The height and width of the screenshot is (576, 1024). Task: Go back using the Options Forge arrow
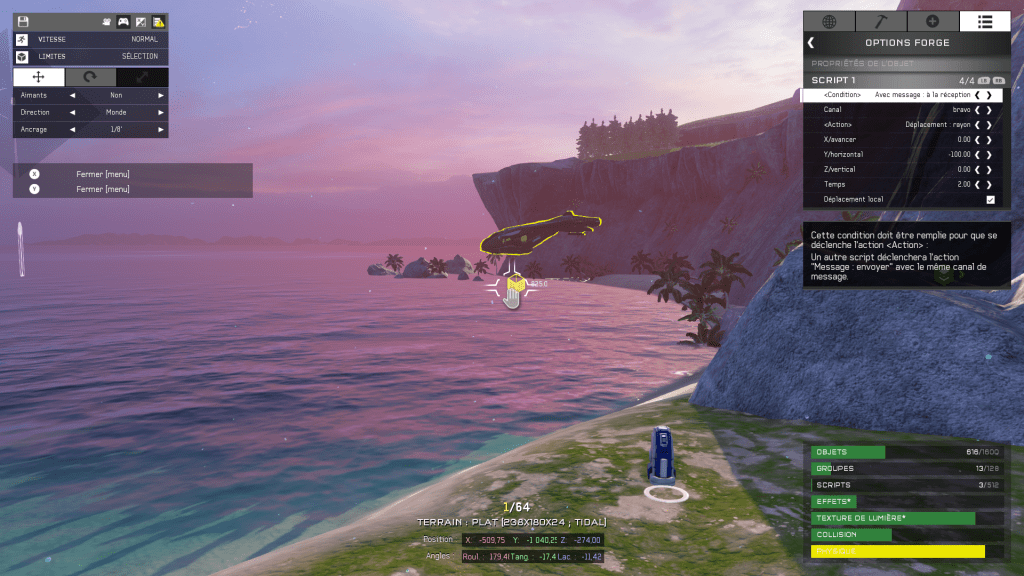(x=811, y=43)
